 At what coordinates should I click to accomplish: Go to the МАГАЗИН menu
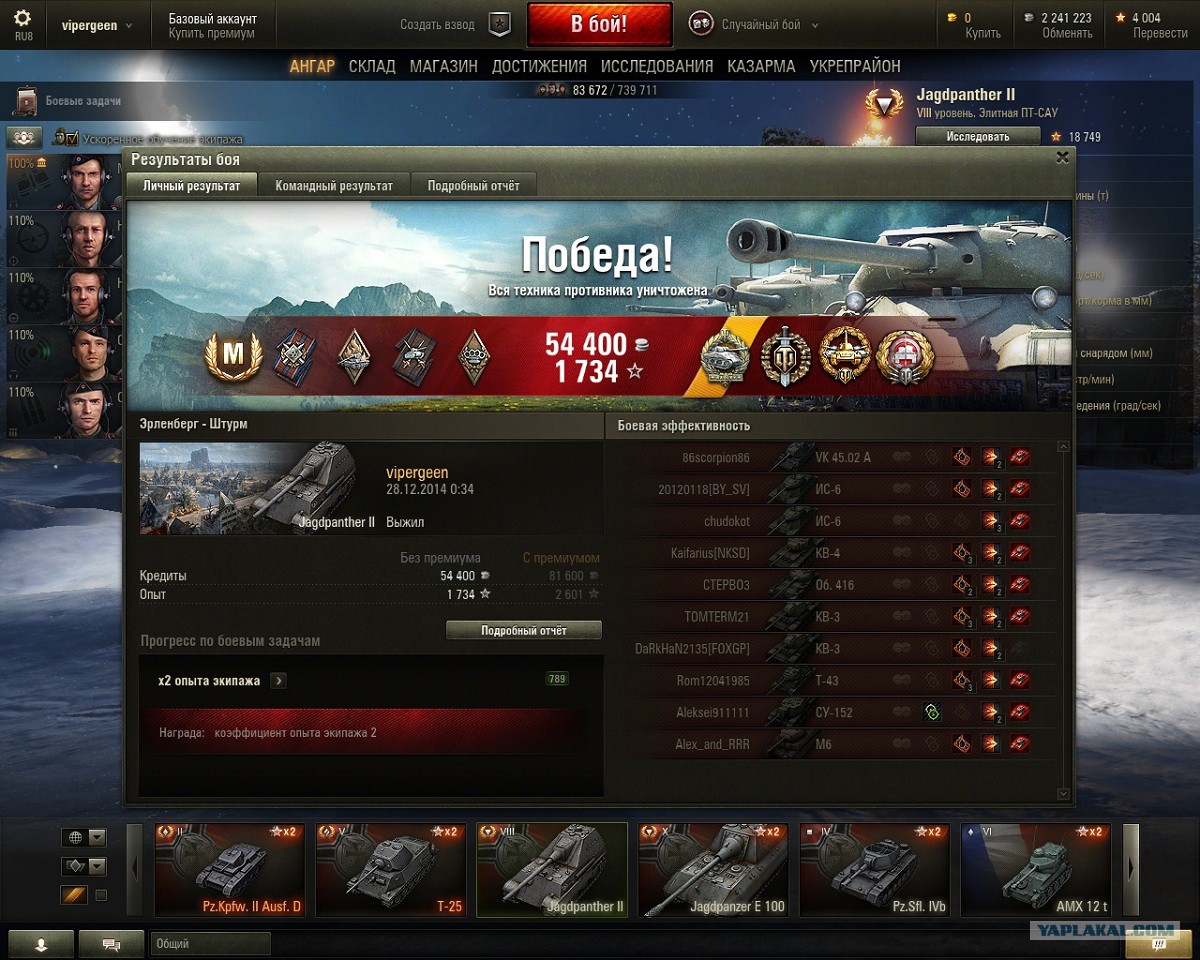pos(443,66)
